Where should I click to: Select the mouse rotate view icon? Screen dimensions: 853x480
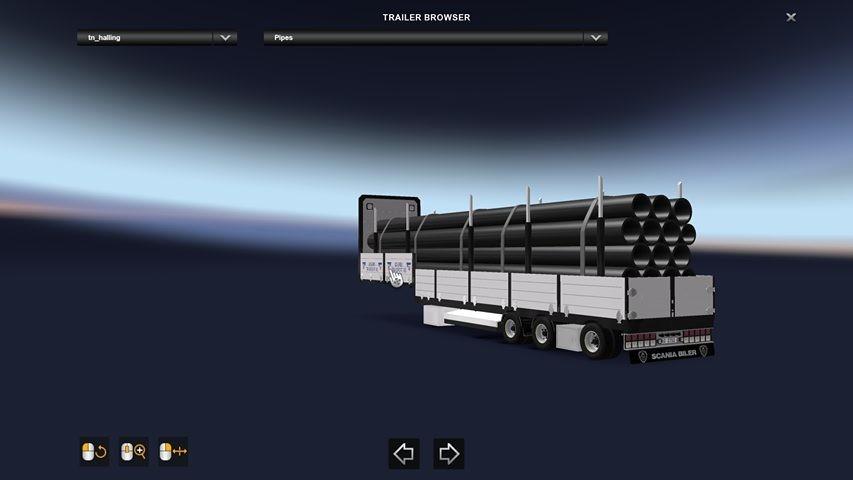[x=94, y=452]
